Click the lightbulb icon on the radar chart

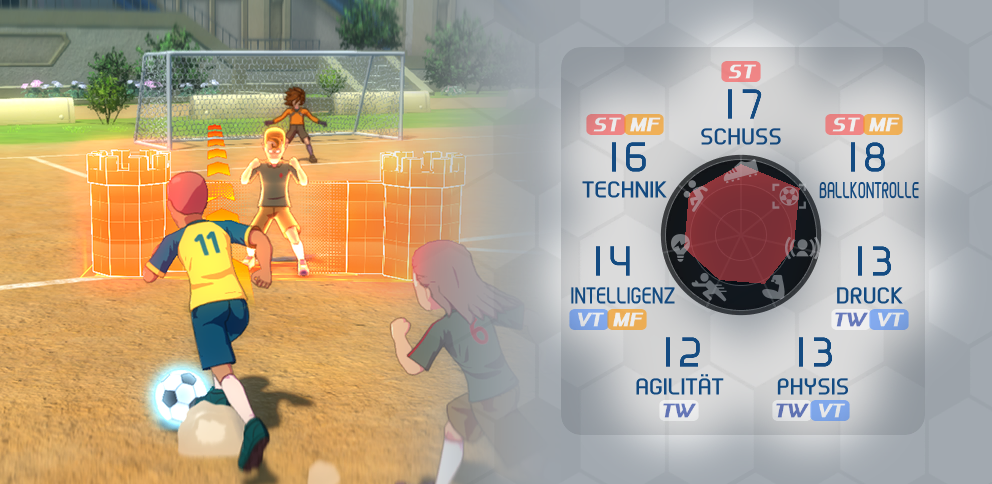click(682, 245)
